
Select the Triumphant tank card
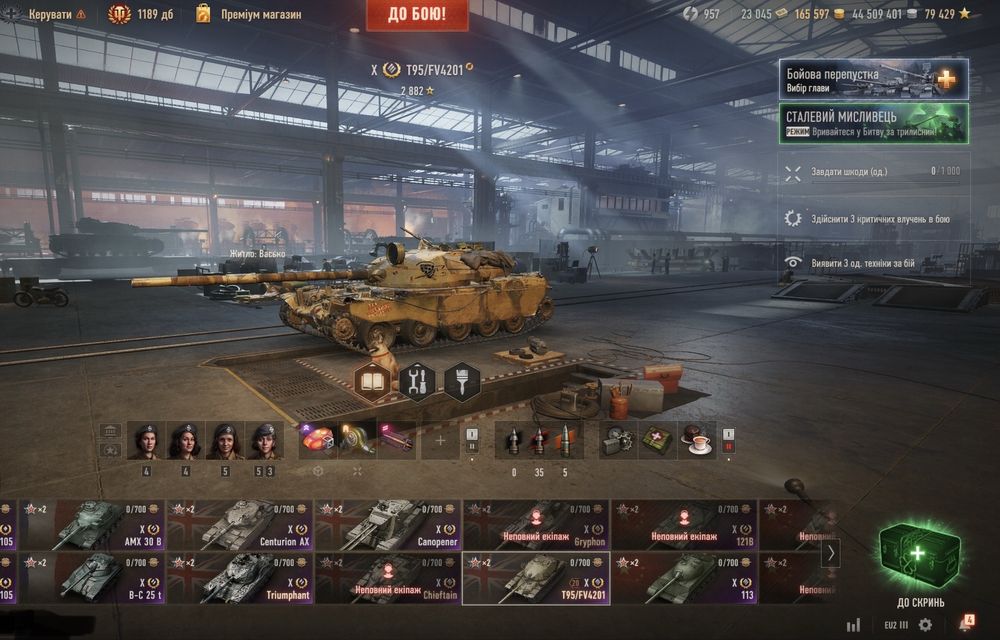(239, 579)
